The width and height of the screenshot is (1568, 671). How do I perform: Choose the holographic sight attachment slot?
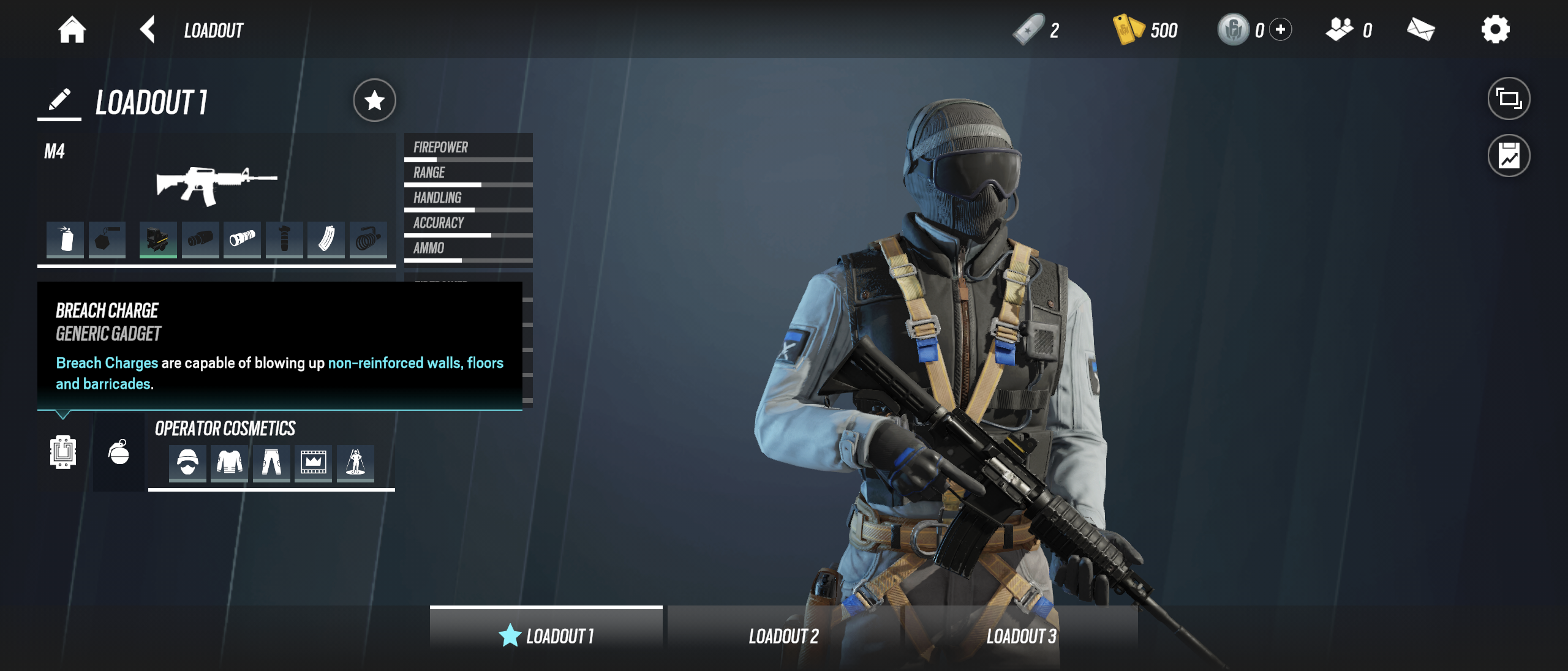[158, 239]
